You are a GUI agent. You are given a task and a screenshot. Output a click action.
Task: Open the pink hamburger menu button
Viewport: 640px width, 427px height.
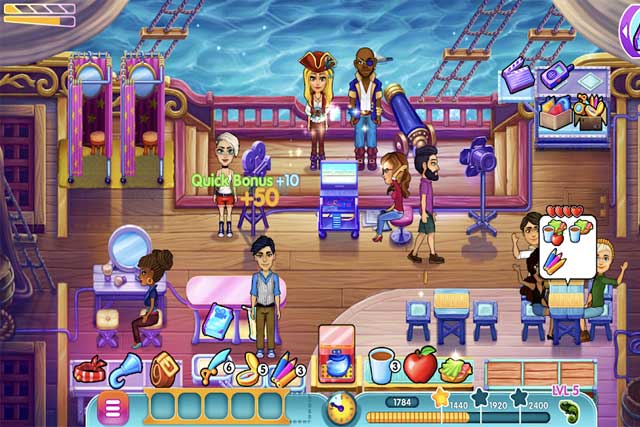point(113,407)
